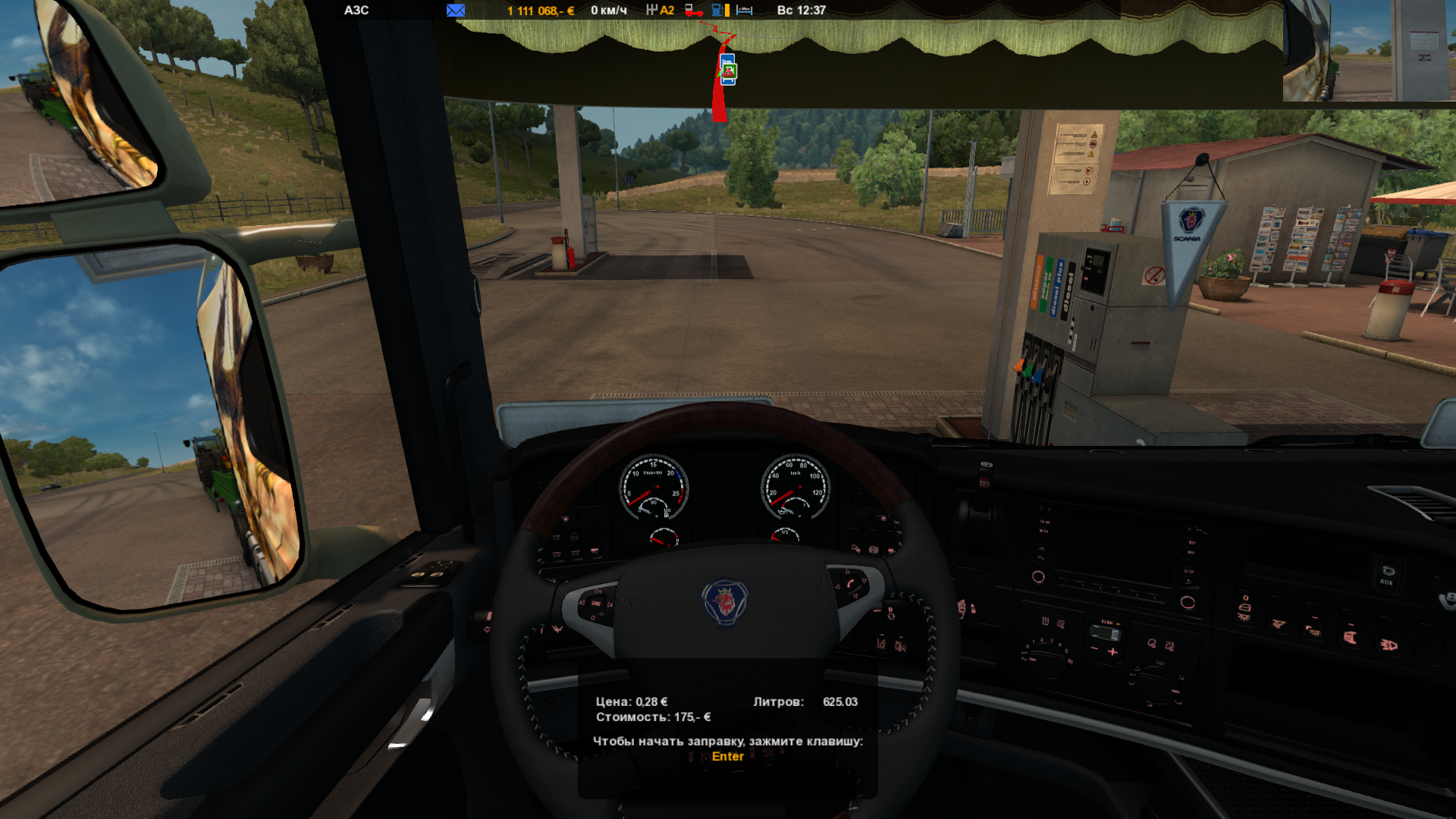Image resolution: width=1456 pixels, height=819 pixels.
Task: Click the bed rest indicator icon
Action: tap(745, 11)
